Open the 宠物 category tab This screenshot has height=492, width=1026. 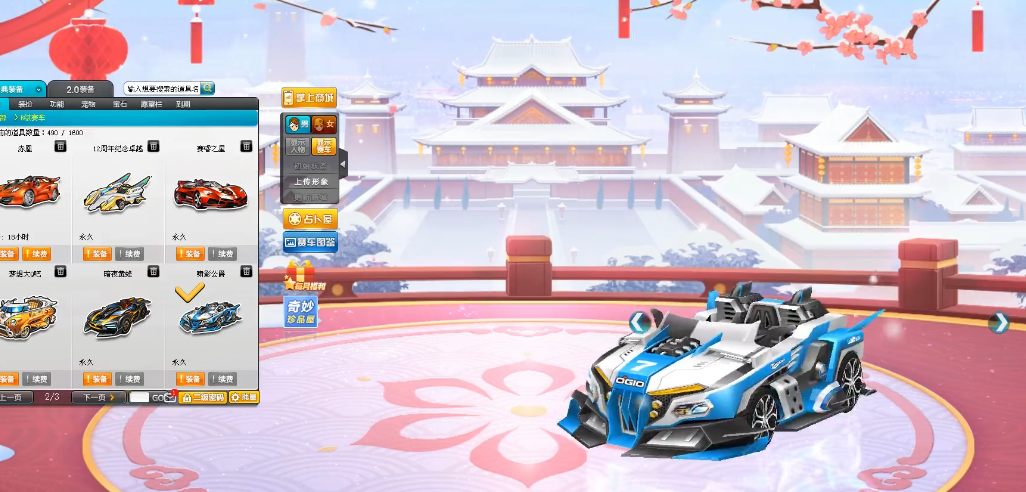pos(88,104)
